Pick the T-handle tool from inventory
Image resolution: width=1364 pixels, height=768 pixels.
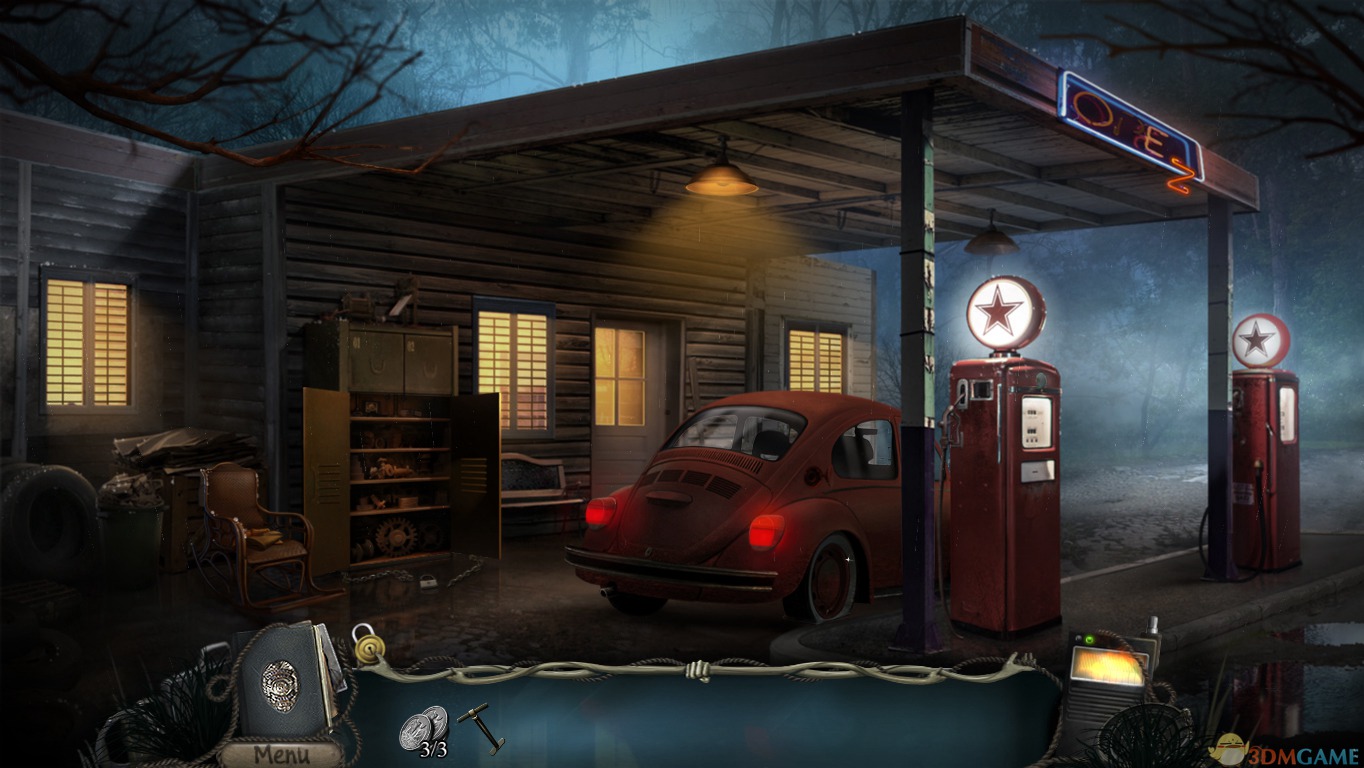[x=481, y=727]
